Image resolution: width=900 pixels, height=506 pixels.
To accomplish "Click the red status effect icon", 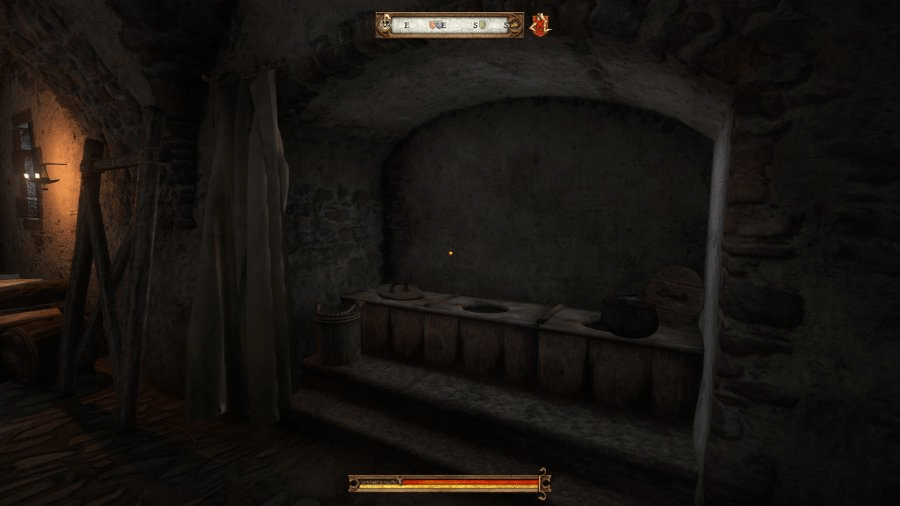I will 541,25.
